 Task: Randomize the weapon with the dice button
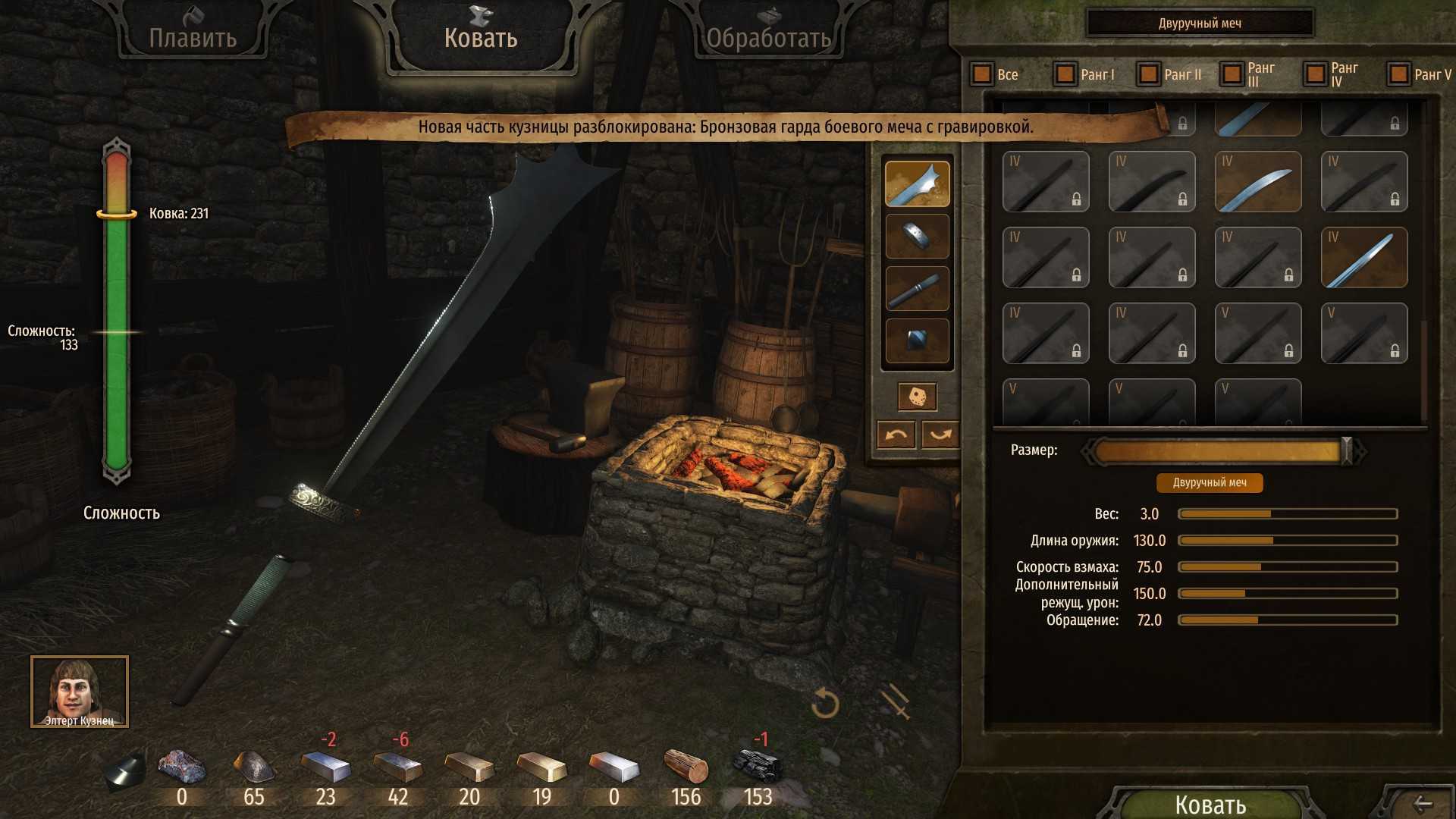coord(917,396)
